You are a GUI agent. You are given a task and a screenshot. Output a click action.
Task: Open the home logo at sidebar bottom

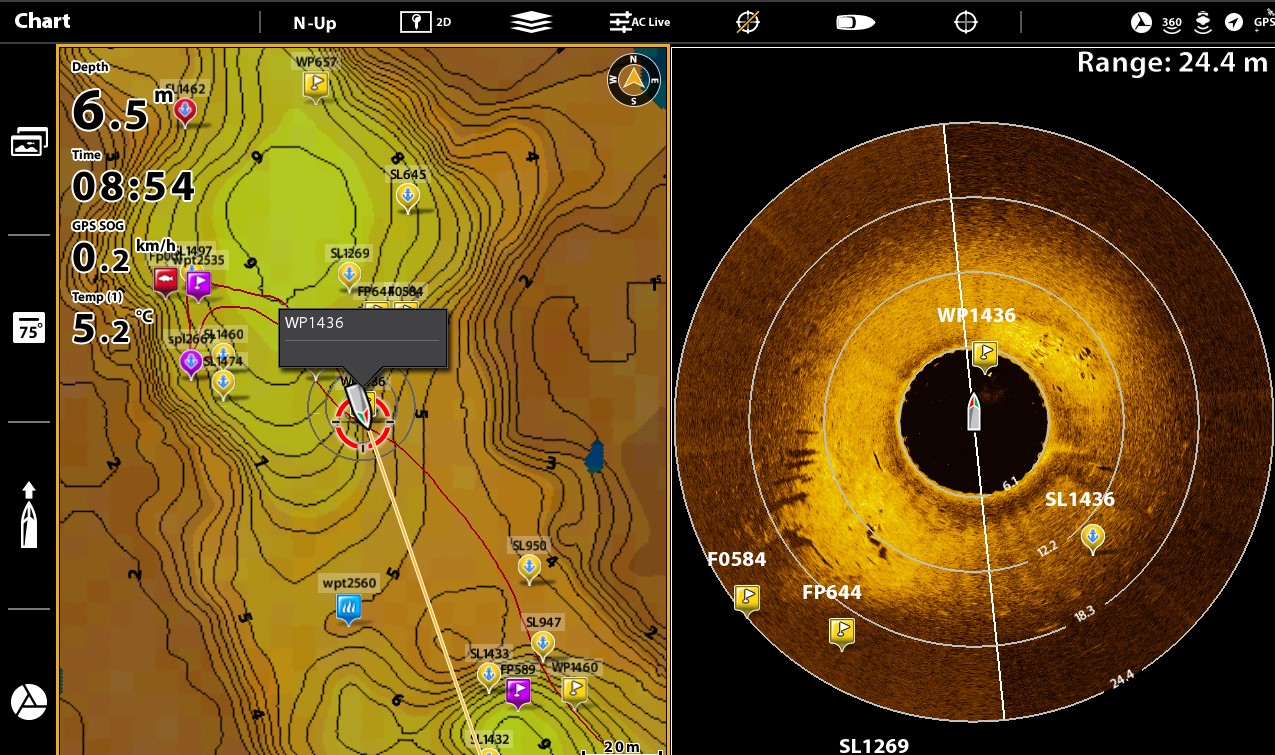pyautogui.click(x=29, y=702)
